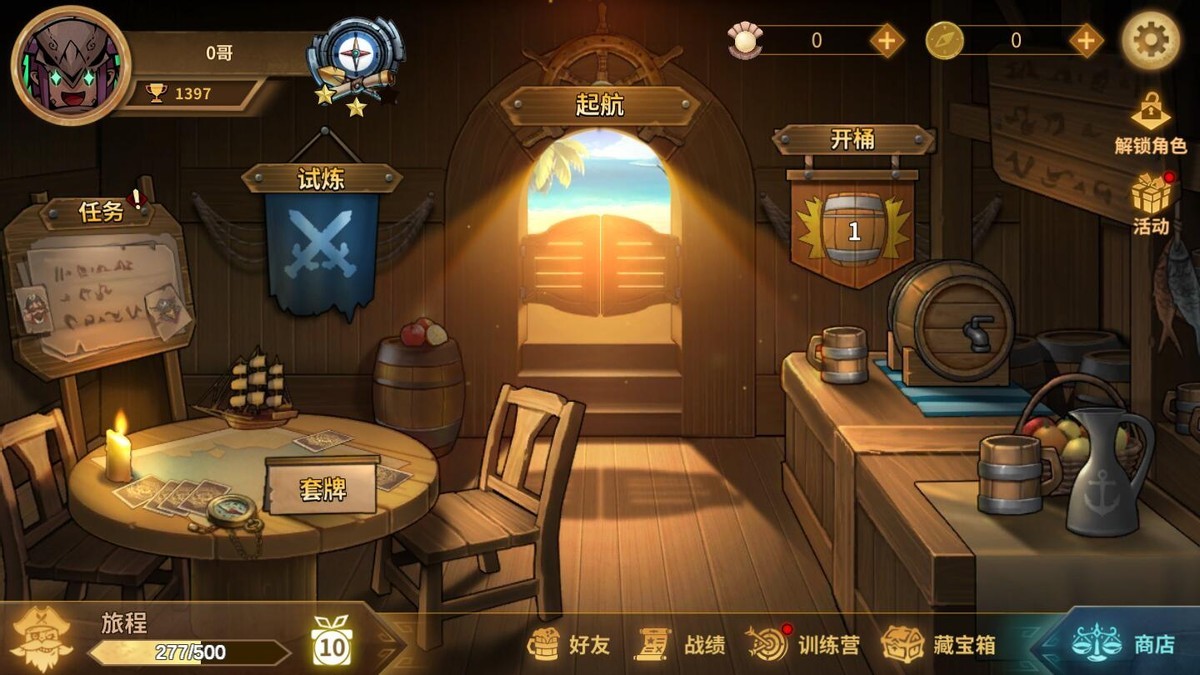This screenshot has width=1200, height=675.
Task: Add more gold compass coins
Action: (1086, 41)
